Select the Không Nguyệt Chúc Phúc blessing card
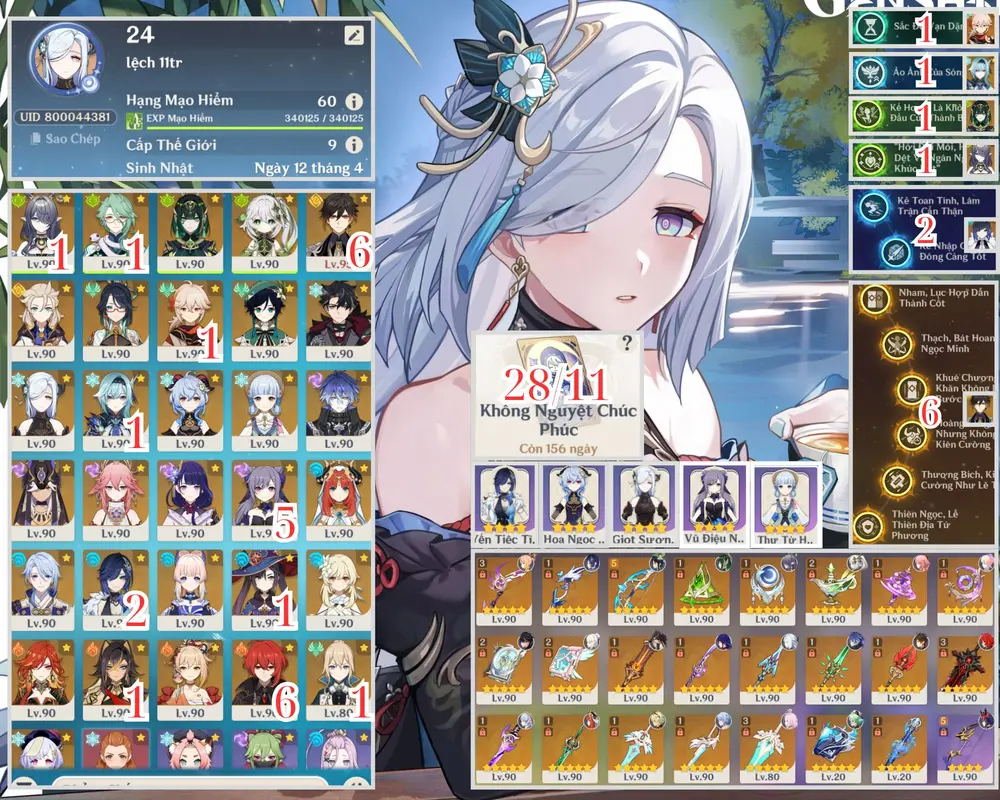 pyautogui.click(x=556, y=395)
